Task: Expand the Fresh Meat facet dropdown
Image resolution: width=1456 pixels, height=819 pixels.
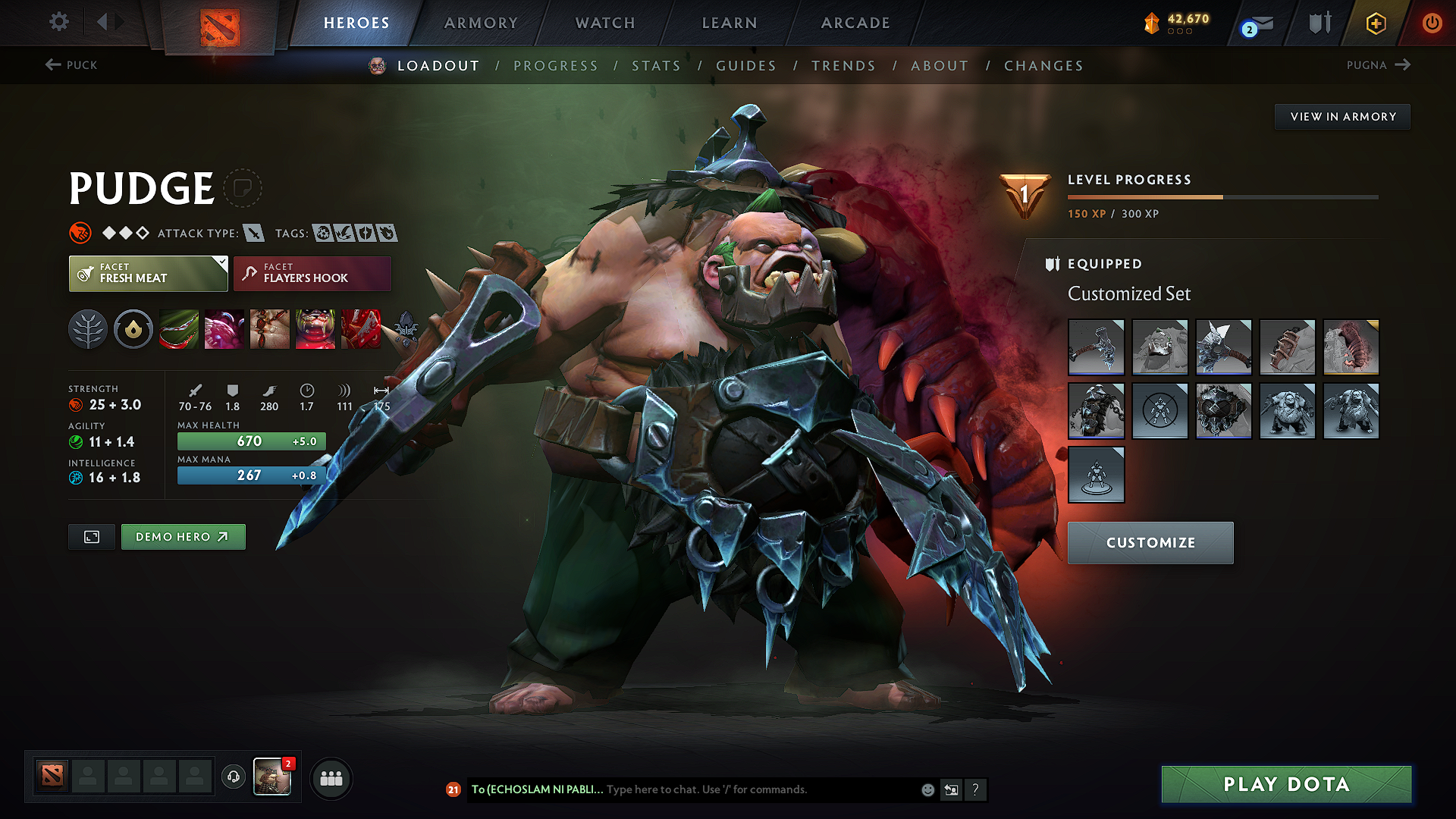Action: tap(221, 262)
